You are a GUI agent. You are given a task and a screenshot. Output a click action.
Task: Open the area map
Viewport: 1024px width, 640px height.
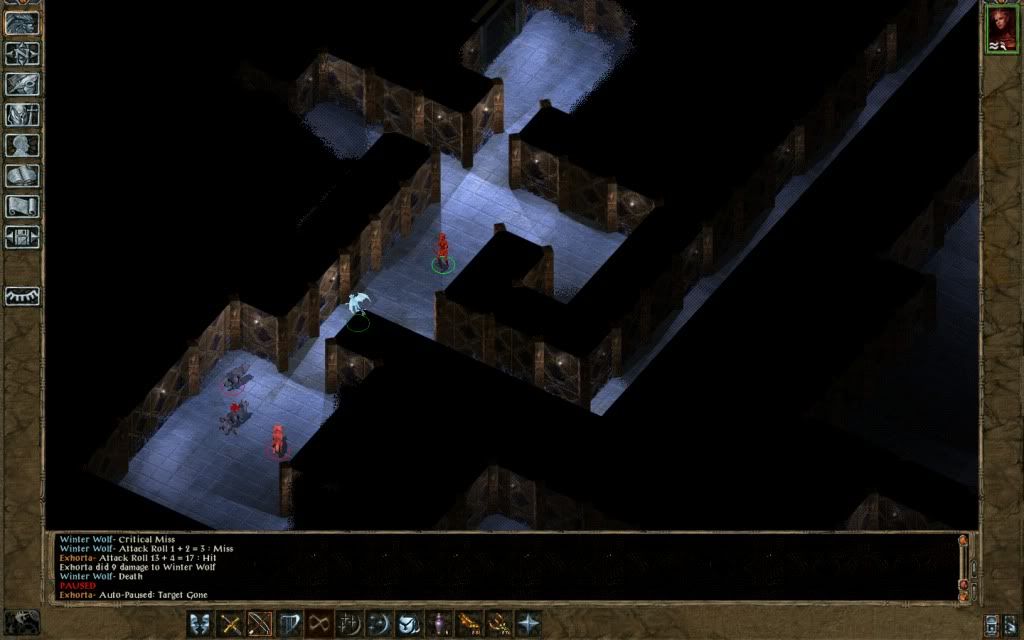point(22,53)
